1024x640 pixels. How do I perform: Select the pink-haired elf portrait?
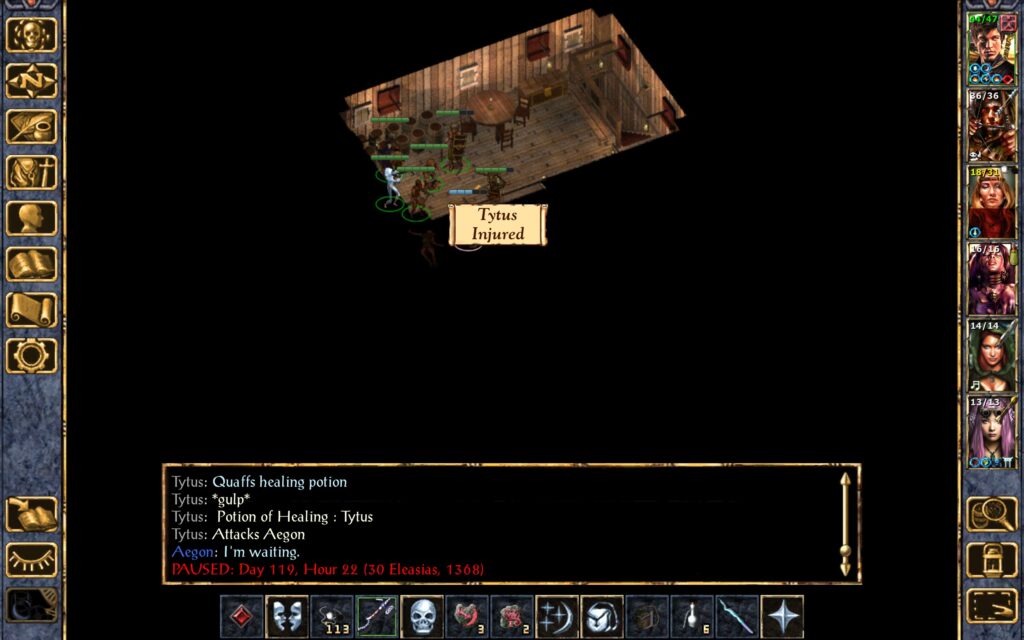click(991, 432)
